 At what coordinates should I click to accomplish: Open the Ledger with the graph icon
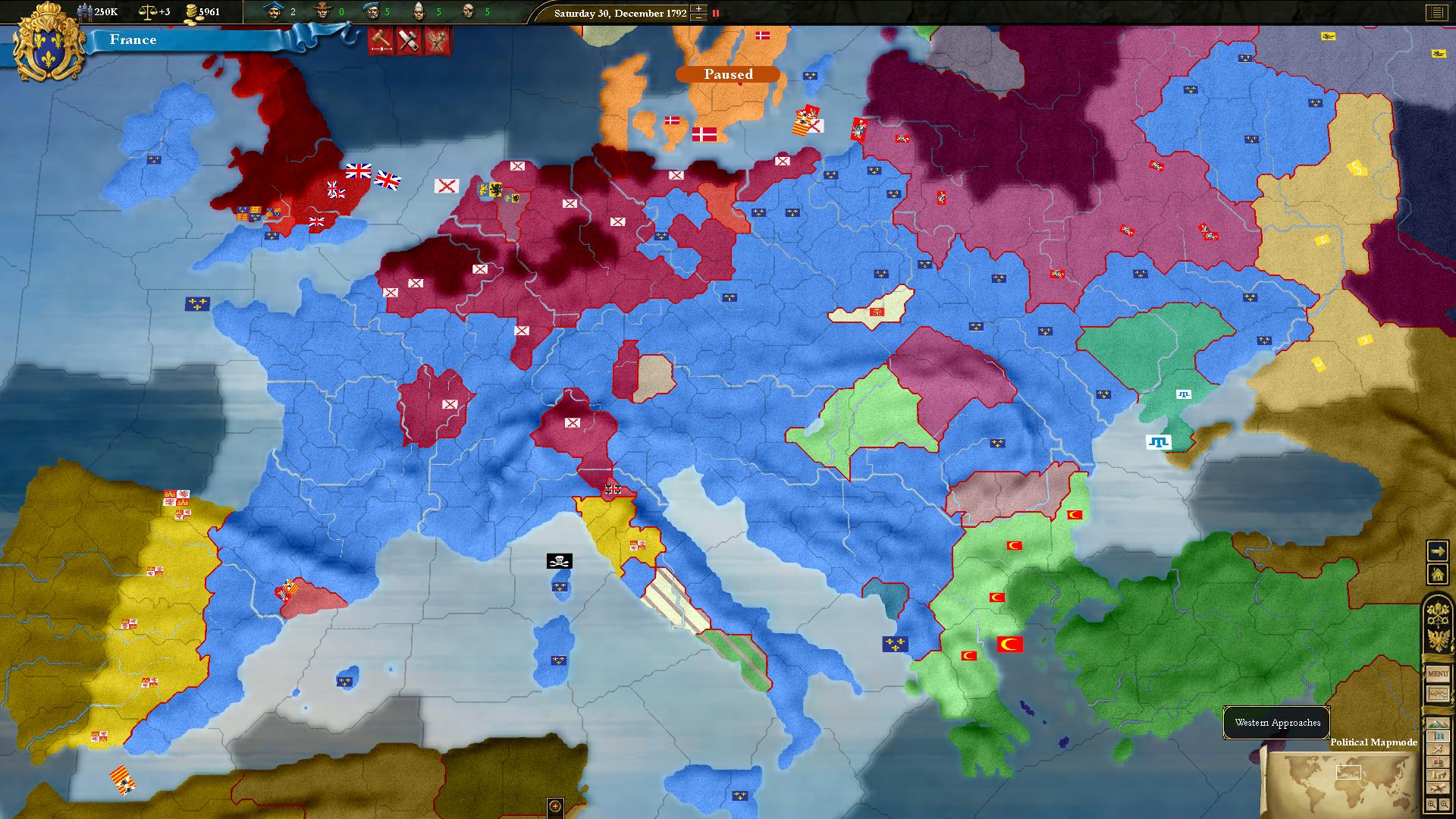[x=1437, y=694]
